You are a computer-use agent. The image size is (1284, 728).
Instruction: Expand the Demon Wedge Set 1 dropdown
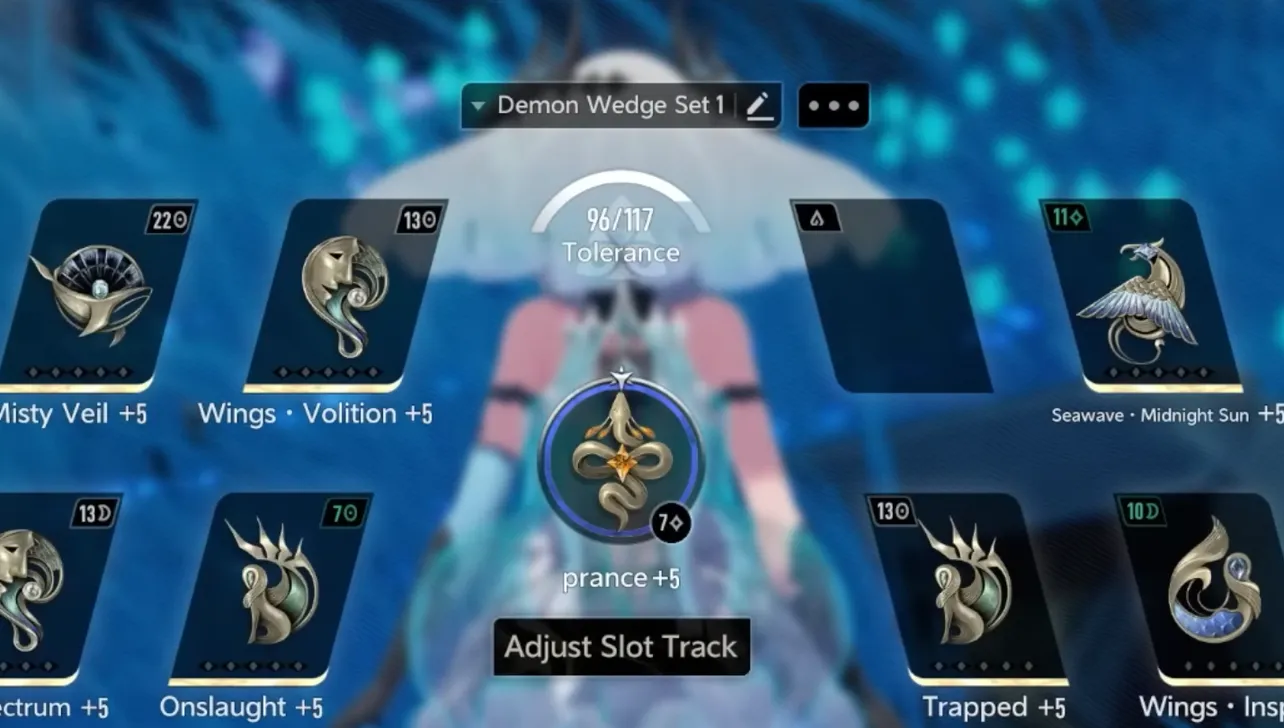point(480,105)
